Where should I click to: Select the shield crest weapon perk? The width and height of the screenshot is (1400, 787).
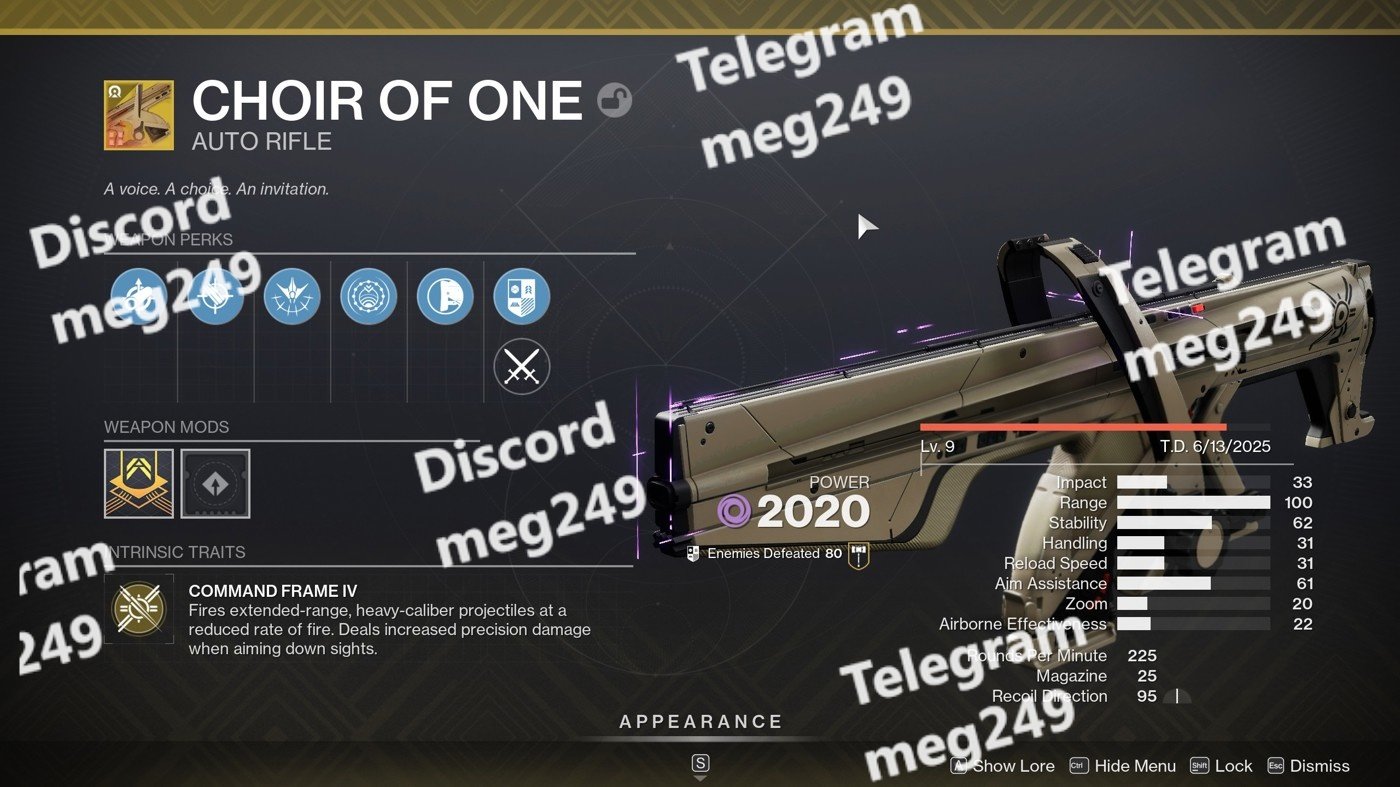[521, 297]
